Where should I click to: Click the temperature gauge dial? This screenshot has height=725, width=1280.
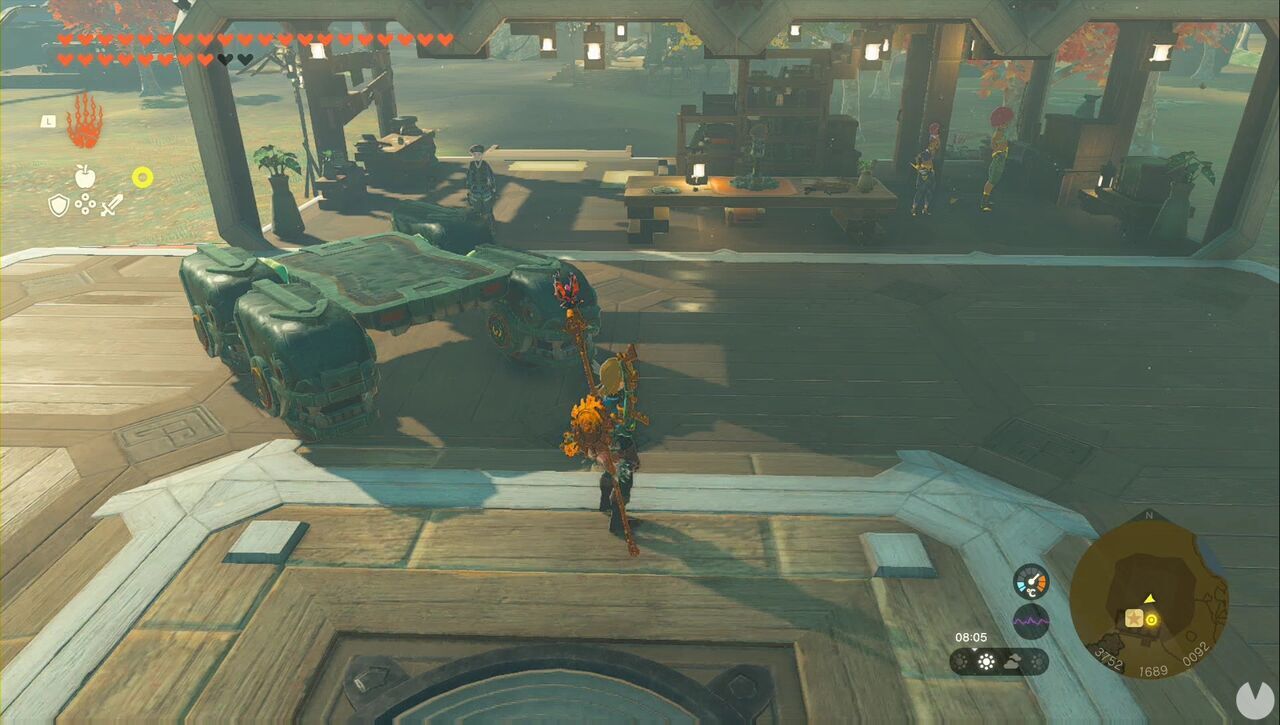pyautogui.click(x=1032, y=581)
